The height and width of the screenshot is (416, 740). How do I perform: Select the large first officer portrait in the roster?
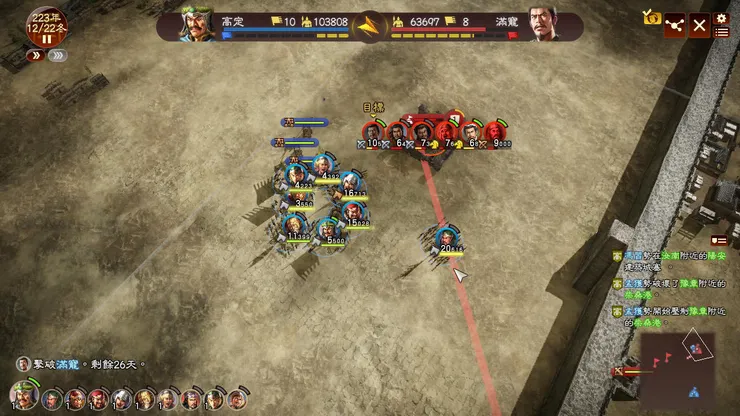[26, 396]
